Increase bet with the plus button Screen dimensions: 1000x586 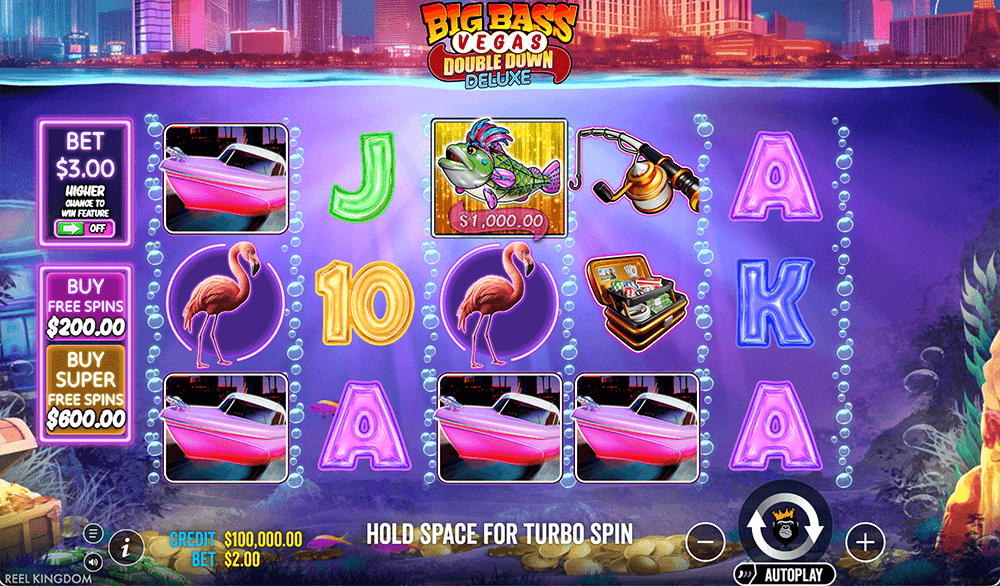[x=865, y=542]
